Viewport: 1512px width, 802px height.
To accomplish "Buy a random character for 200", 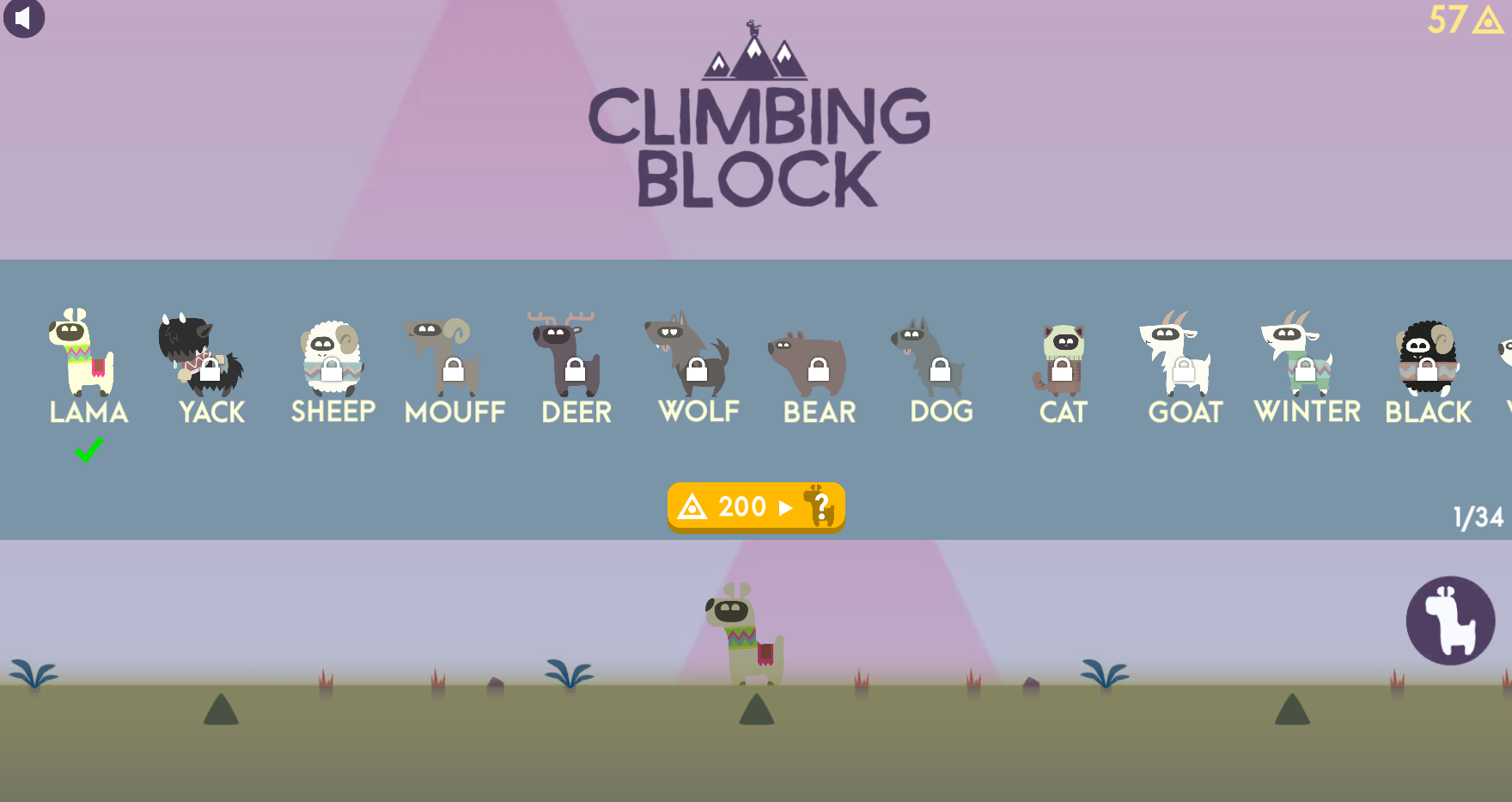I will 756,507.
